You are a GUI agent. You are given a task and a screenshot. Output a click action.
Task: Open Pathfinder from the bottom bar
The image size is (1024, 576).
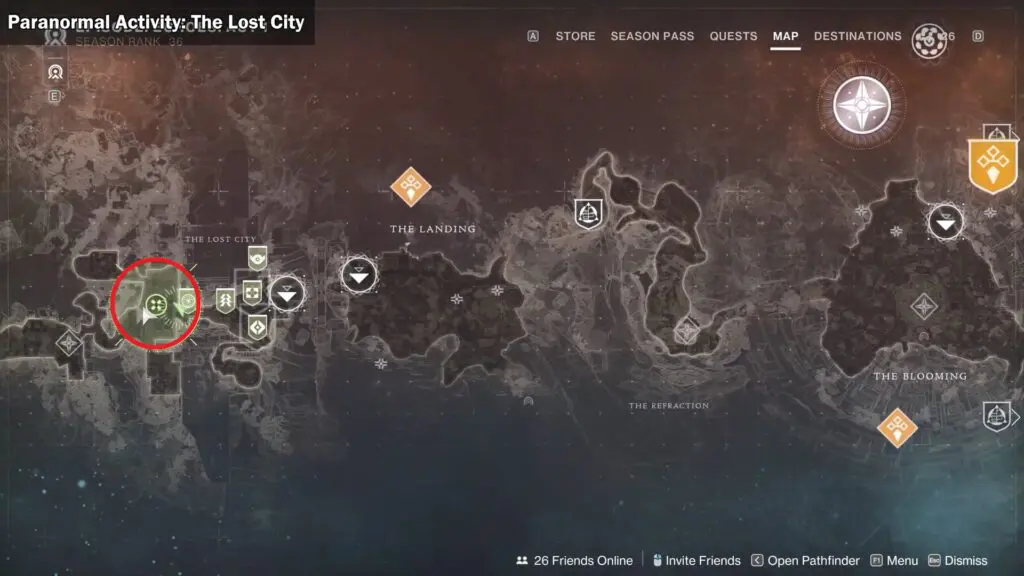(806, 561)
